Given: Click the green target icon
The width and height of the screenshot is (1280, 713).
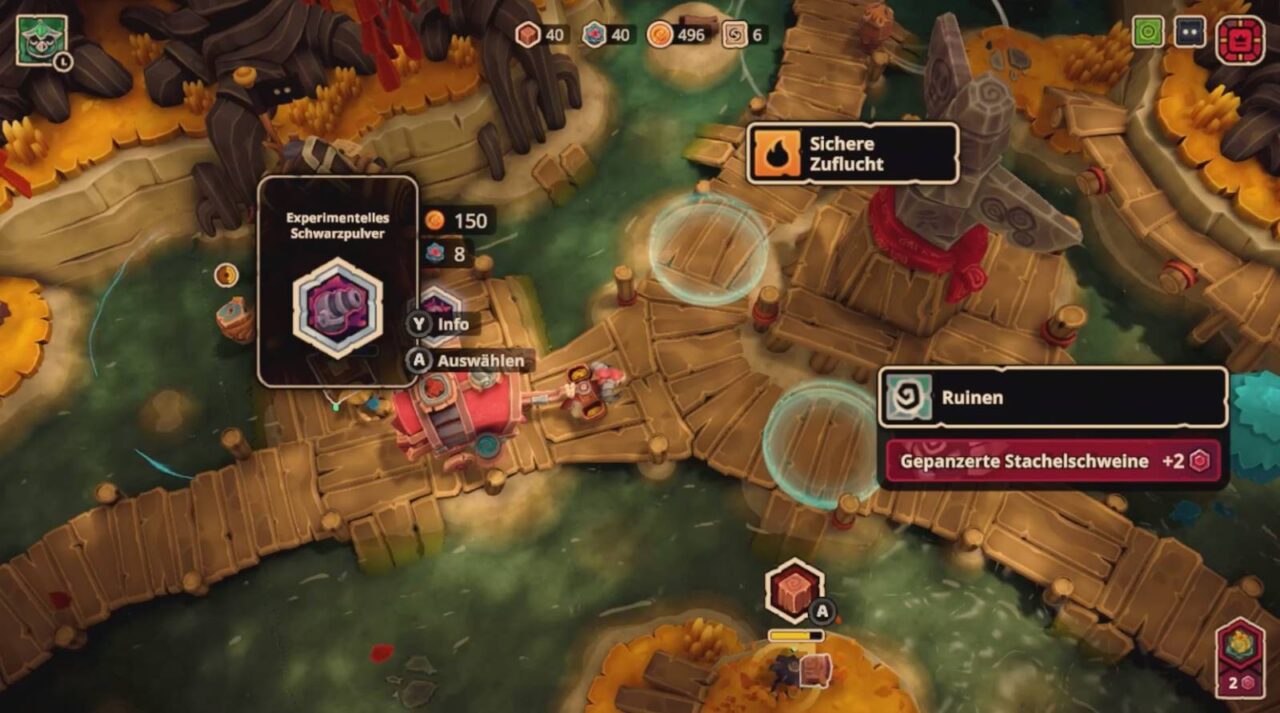Looking at the screenshot, I should pyautogui.click(x=1148, y=32).
